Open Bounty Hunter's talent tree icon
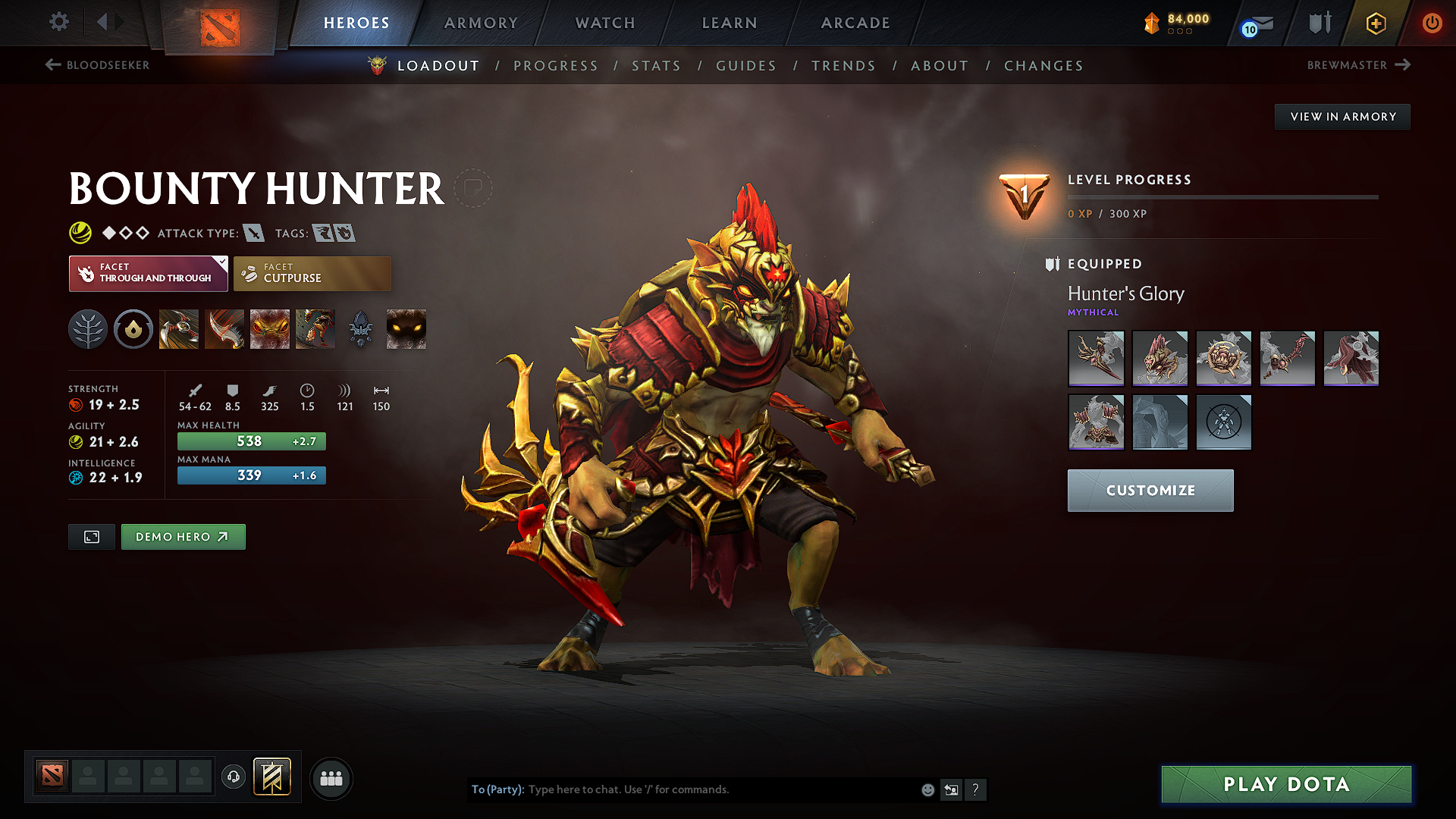The height and width of the screenshot is (819, 1456). (x=87, y=328)
